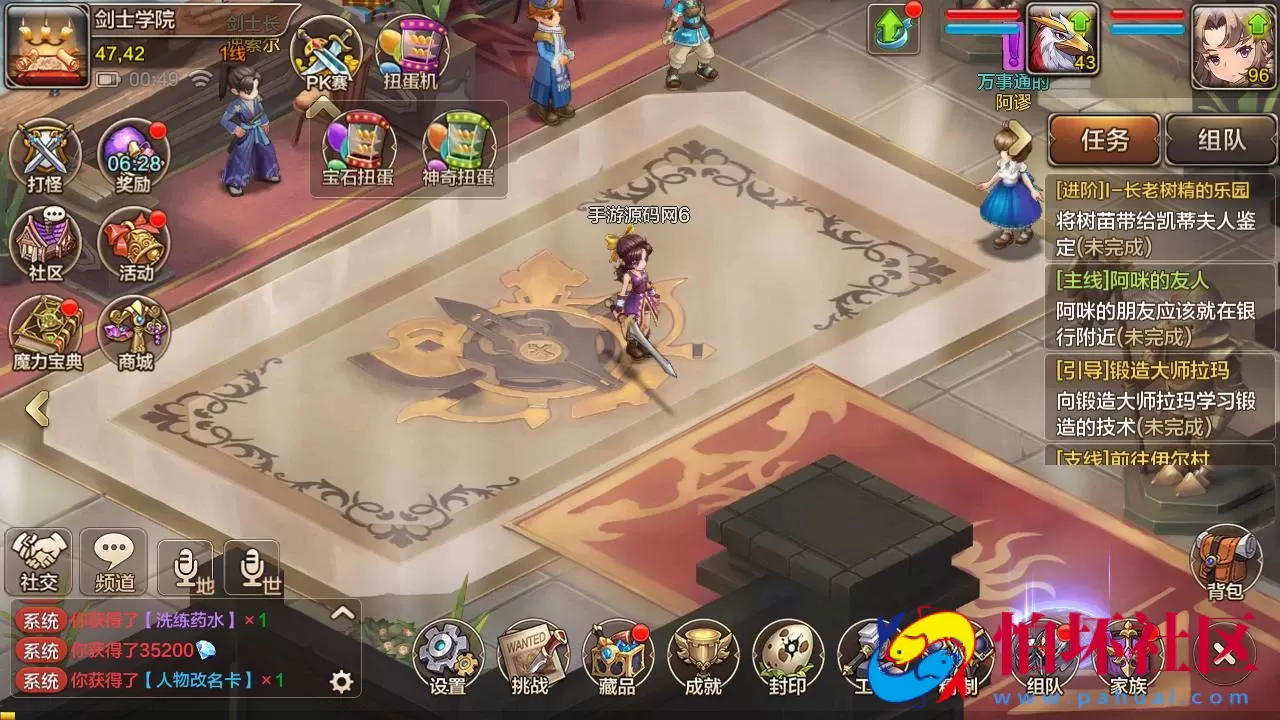Open the 扭蛋机 gacha machine

pyautogui.click(x=411, y=55)
